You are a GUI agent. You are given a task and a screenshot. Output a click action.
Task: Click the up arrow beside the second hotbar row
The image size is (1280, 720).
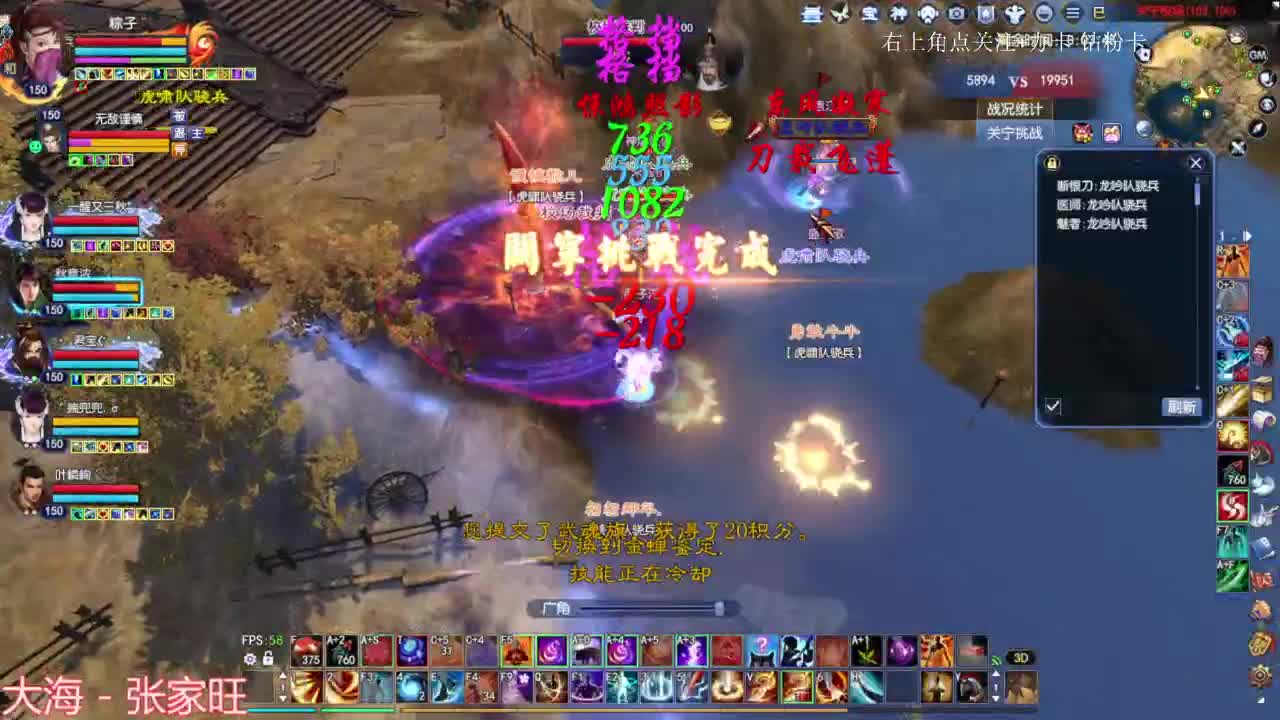pos(283,677)
